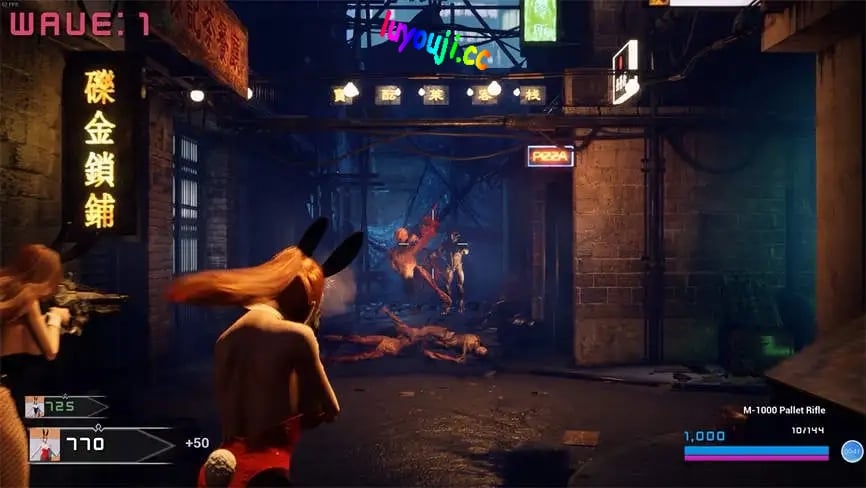The width and height of the screenshot is (866, 488).
Task: Click the blue circular ability icon
Action: pos(851,451)
